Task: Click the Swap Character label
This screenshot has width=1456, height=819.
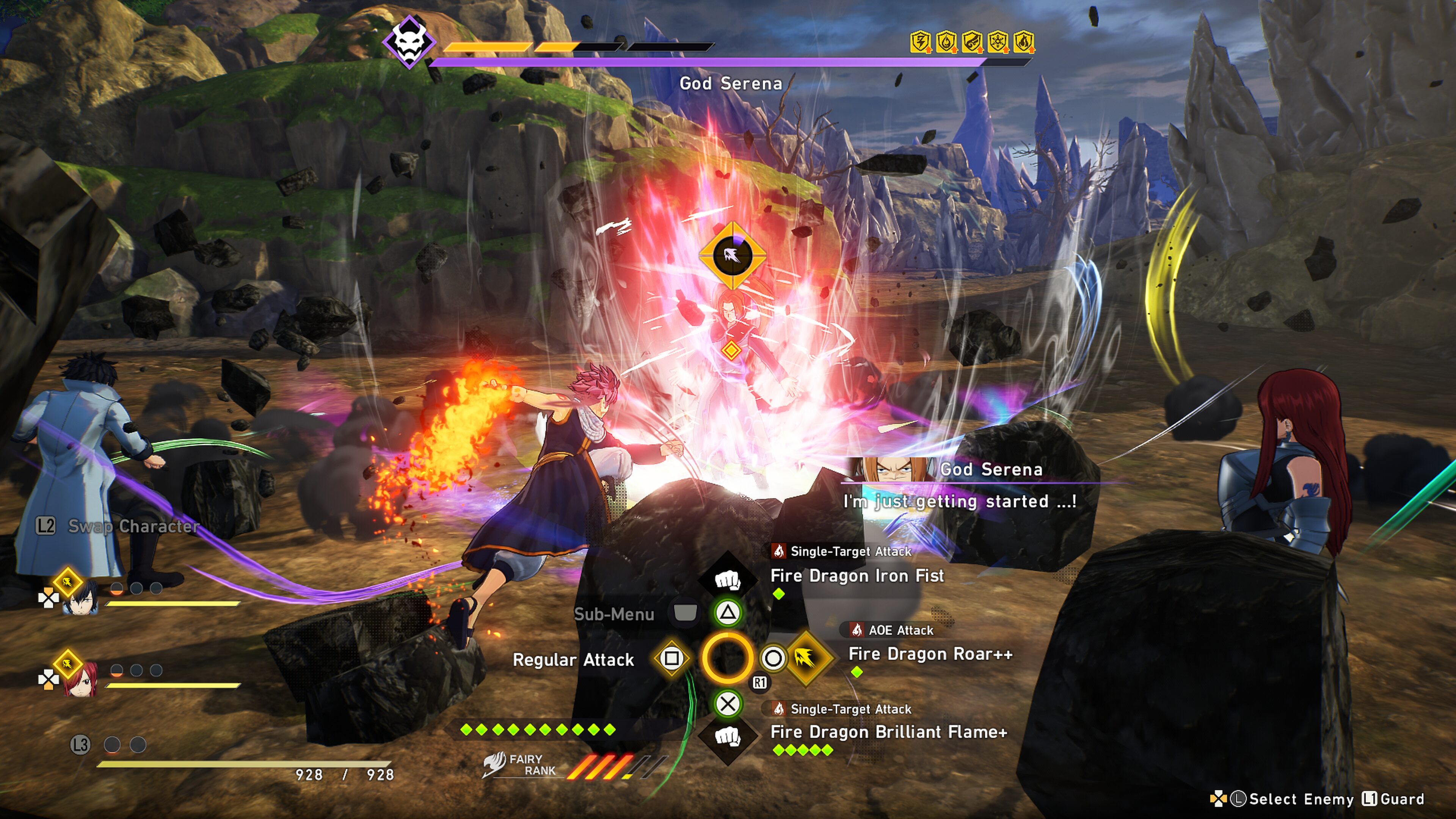Action: click(x=133, y=526)
